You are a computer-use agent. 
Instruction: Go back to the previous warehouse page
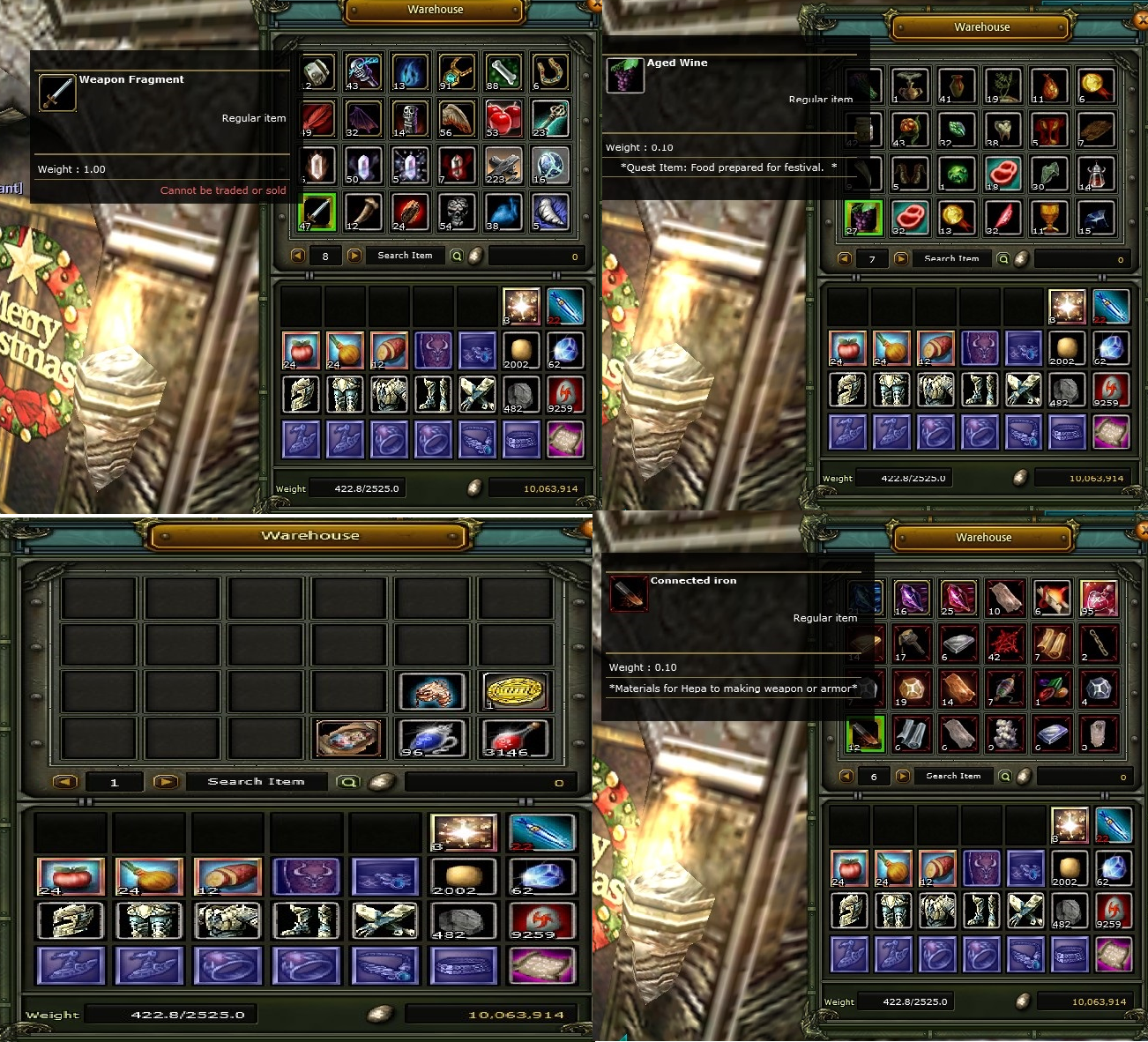tap(298, 256)
